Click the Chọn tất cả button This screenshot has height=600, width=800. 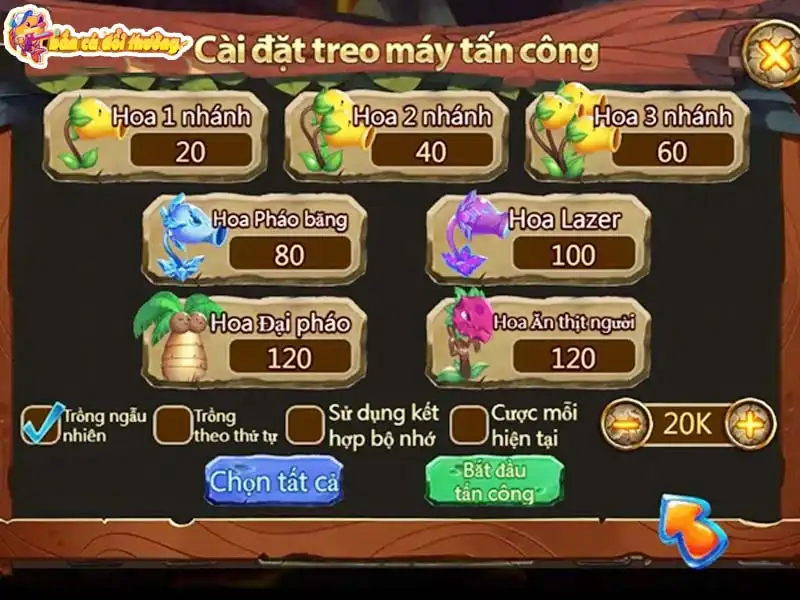point(273,481)
